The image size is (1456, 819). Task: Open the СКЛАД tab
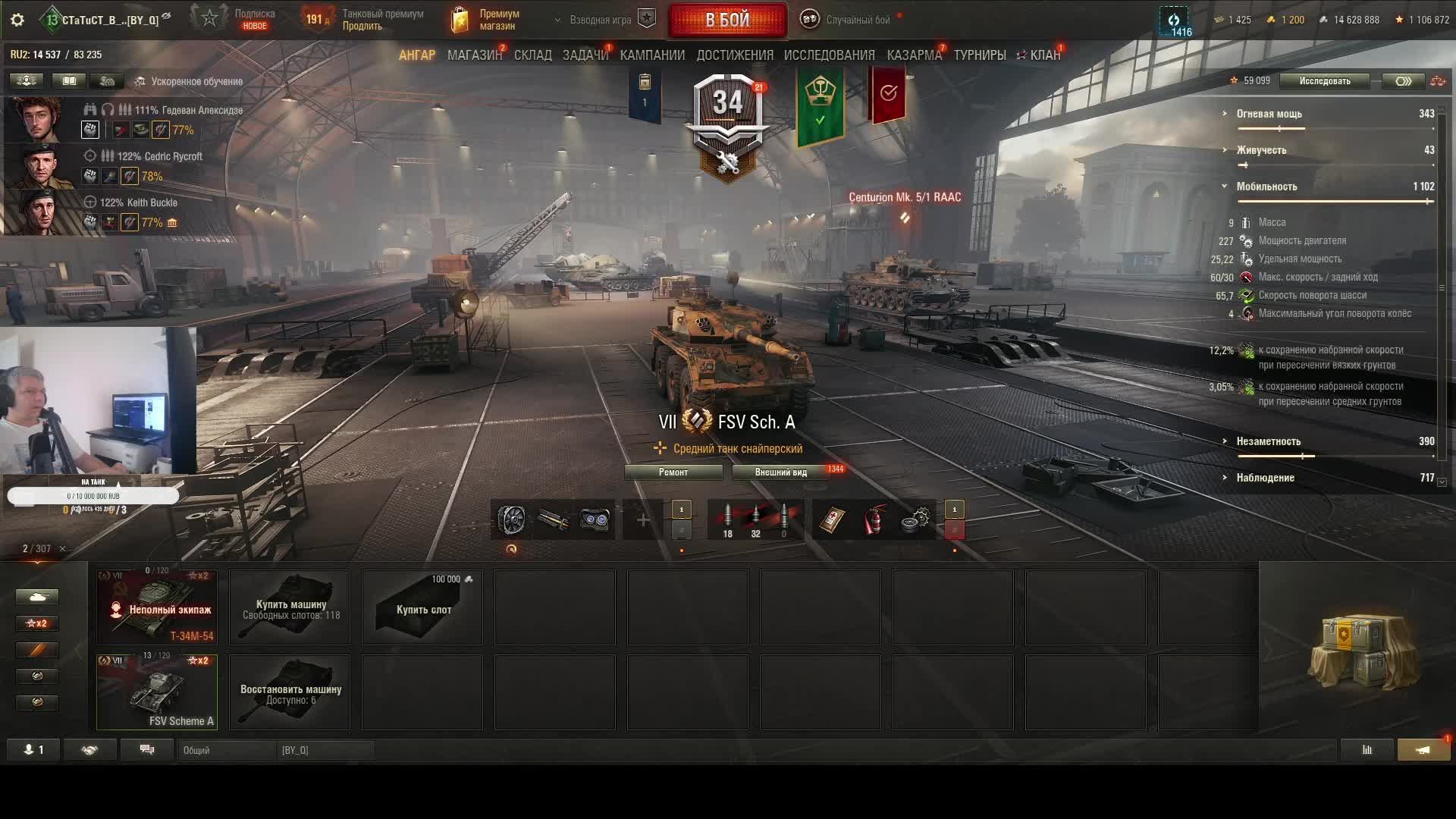coord(532,55)
